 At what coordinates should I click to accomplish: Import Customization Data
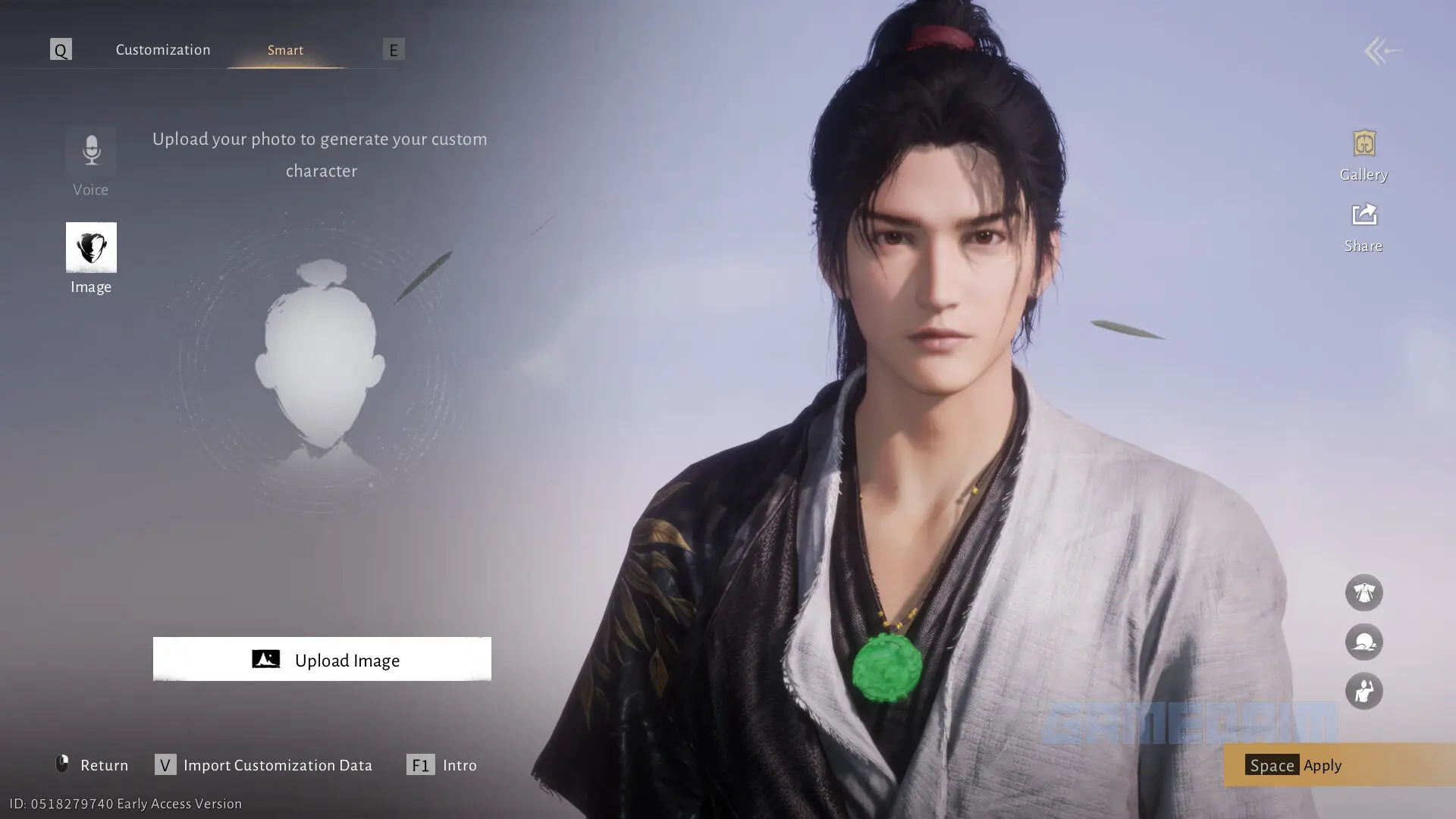(264, 765)
